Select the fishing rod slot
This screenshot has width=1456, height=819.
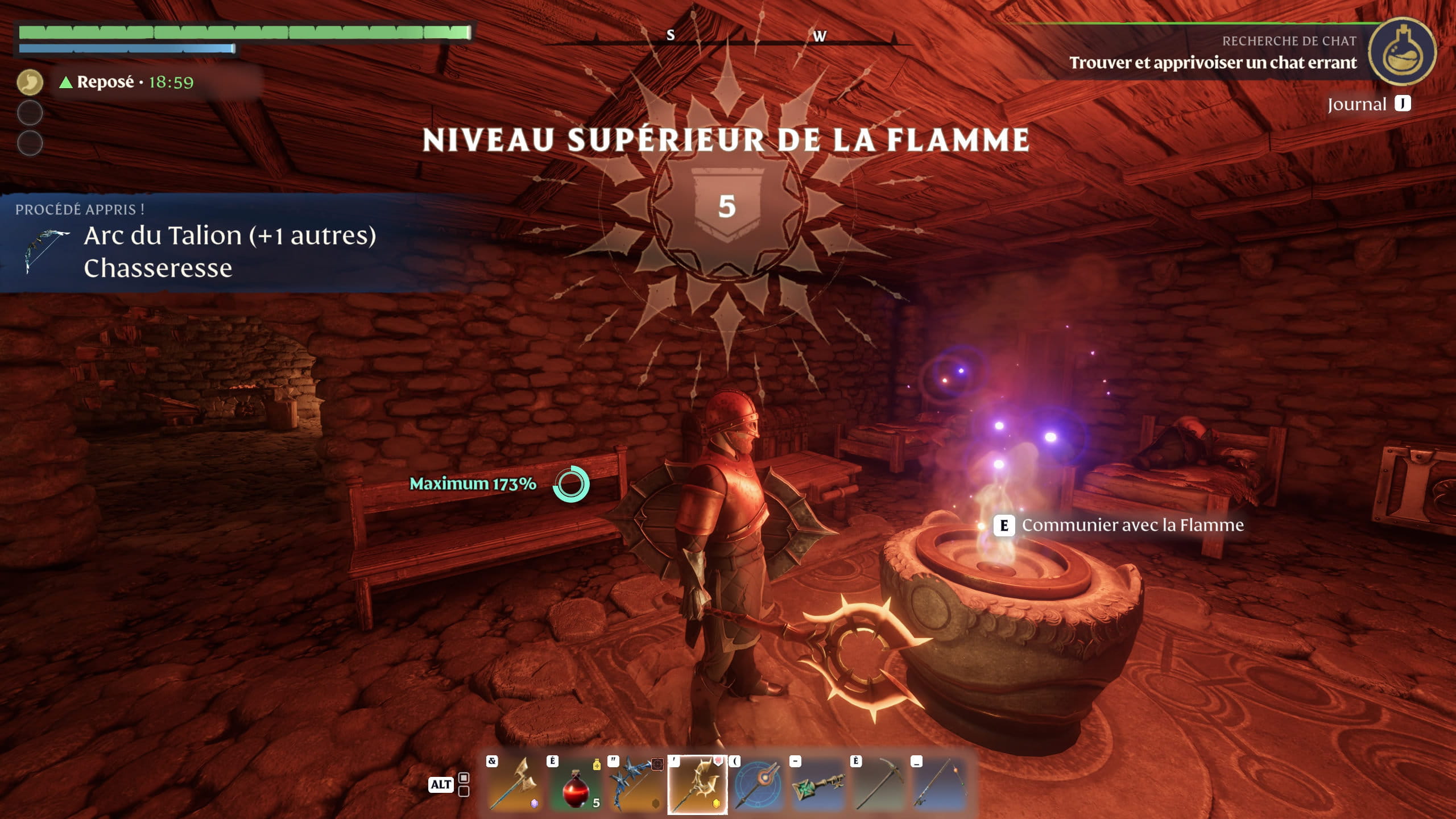(x=940, y=785)
